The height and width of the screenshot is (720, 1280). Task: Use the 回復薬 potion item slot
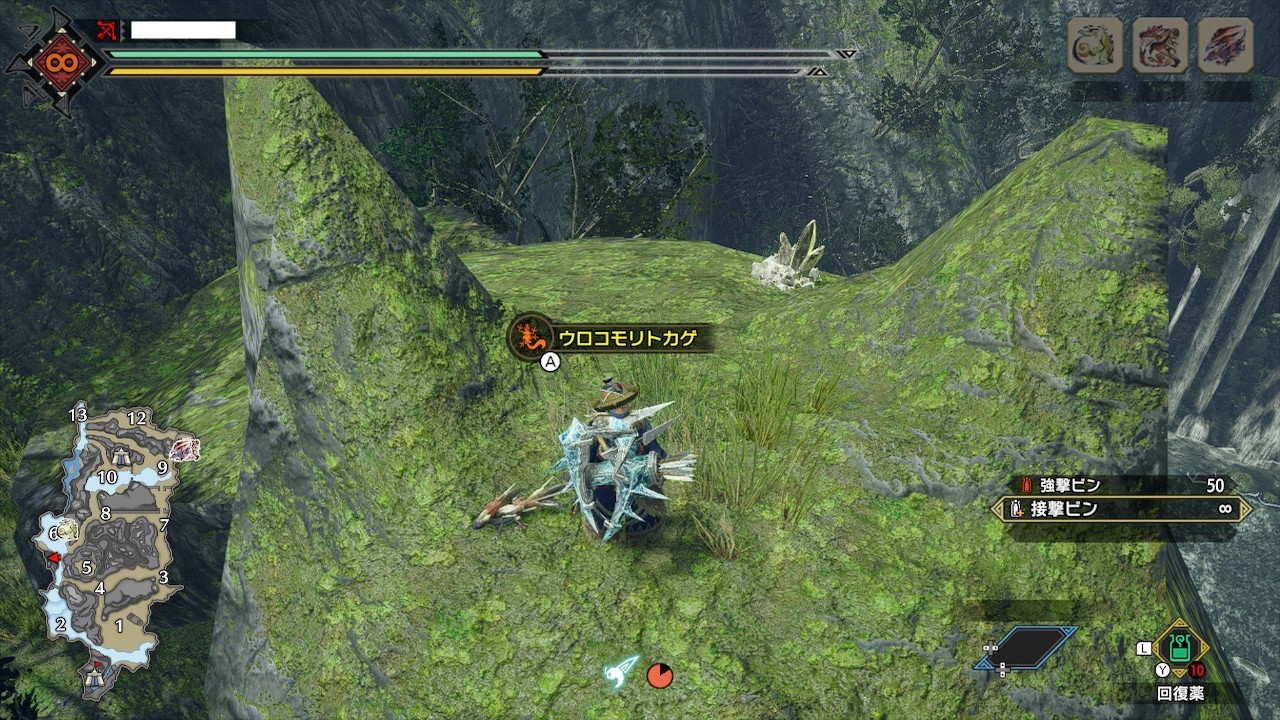[x=1180, y=647]
